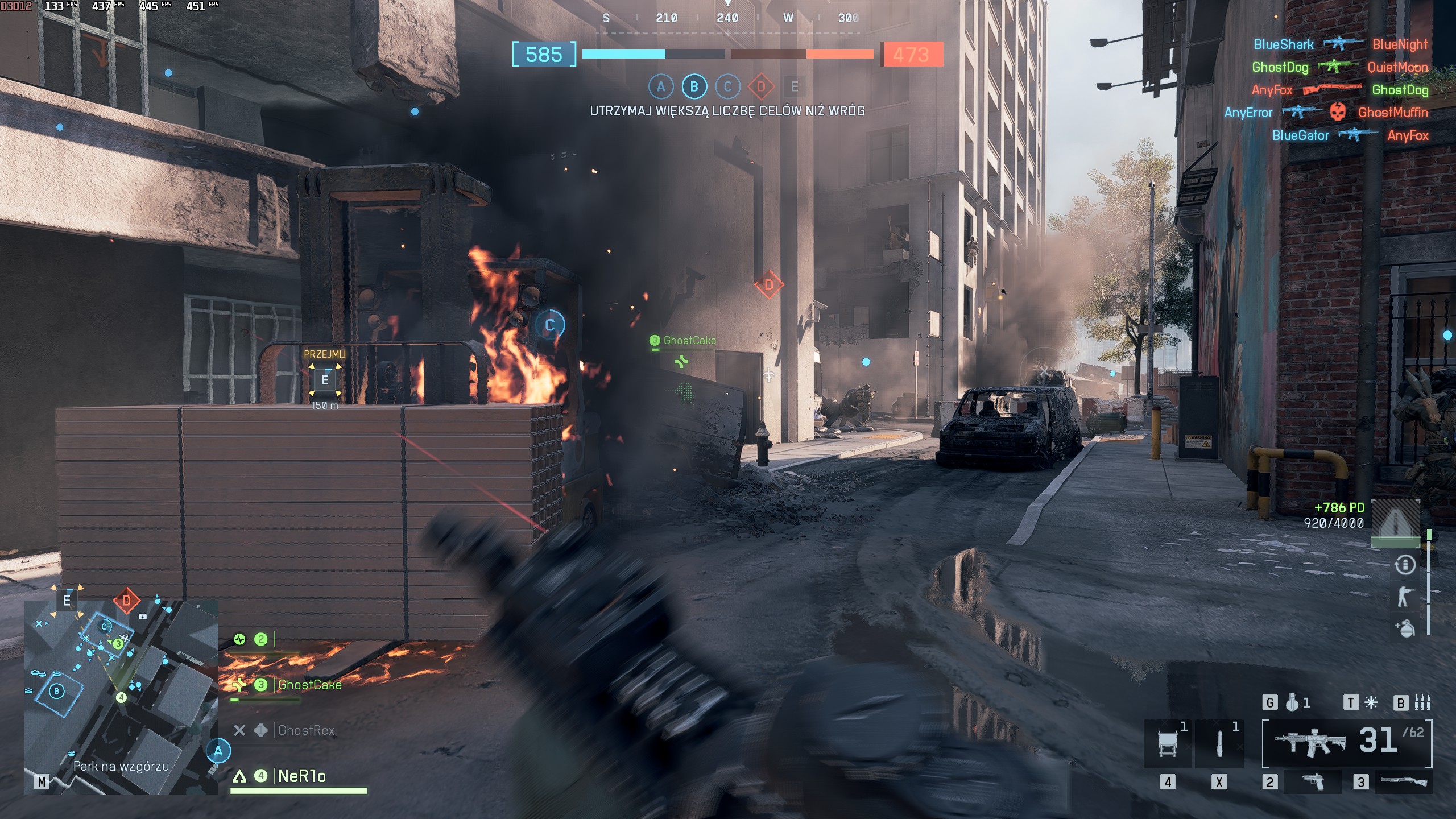1456x819 pixels.
Task: Select your own player entry NeR1o
Action: click(x=301, y=776)
